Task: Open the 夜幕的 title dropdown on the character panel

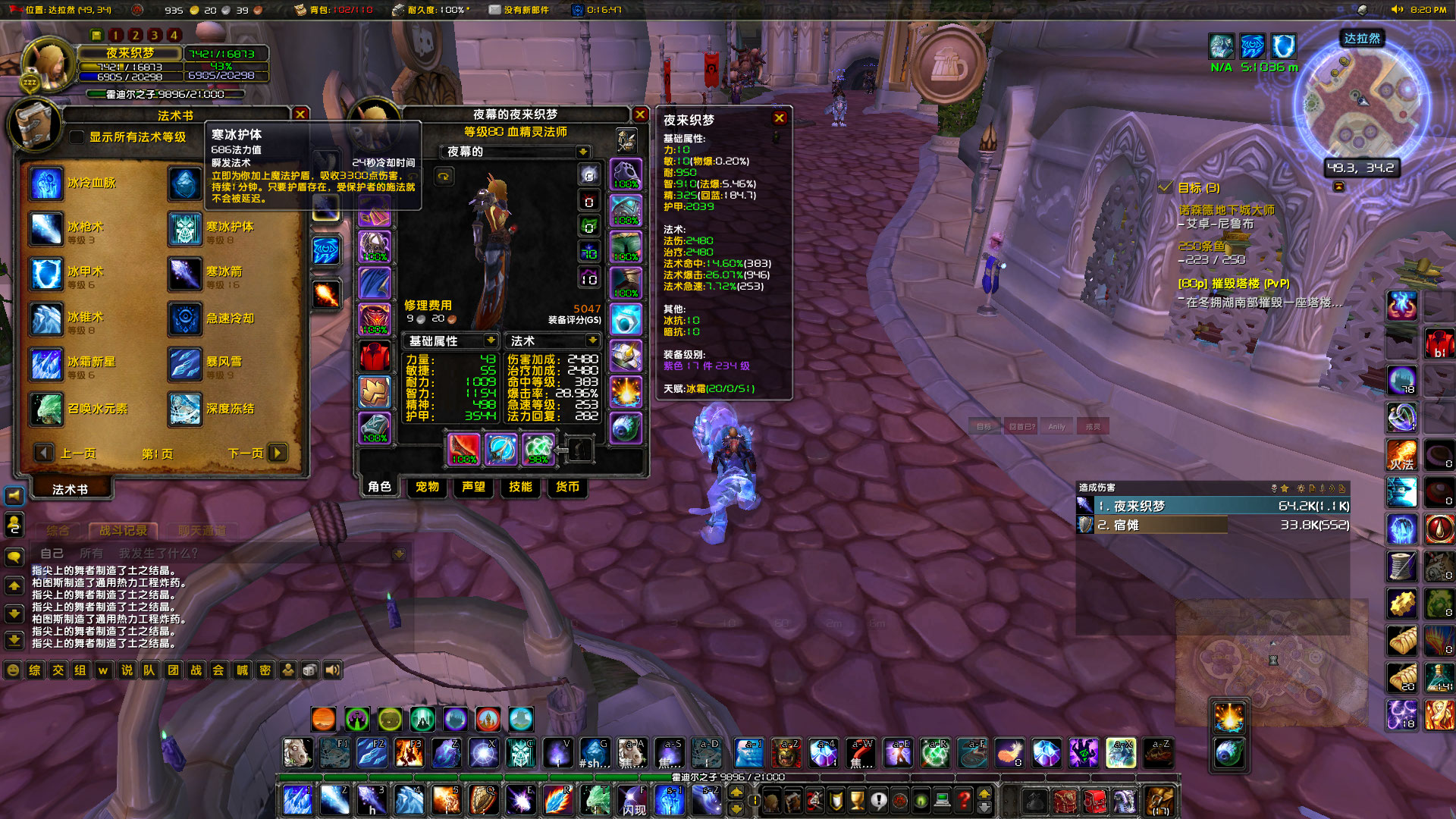Action: [x=582, y=152]
